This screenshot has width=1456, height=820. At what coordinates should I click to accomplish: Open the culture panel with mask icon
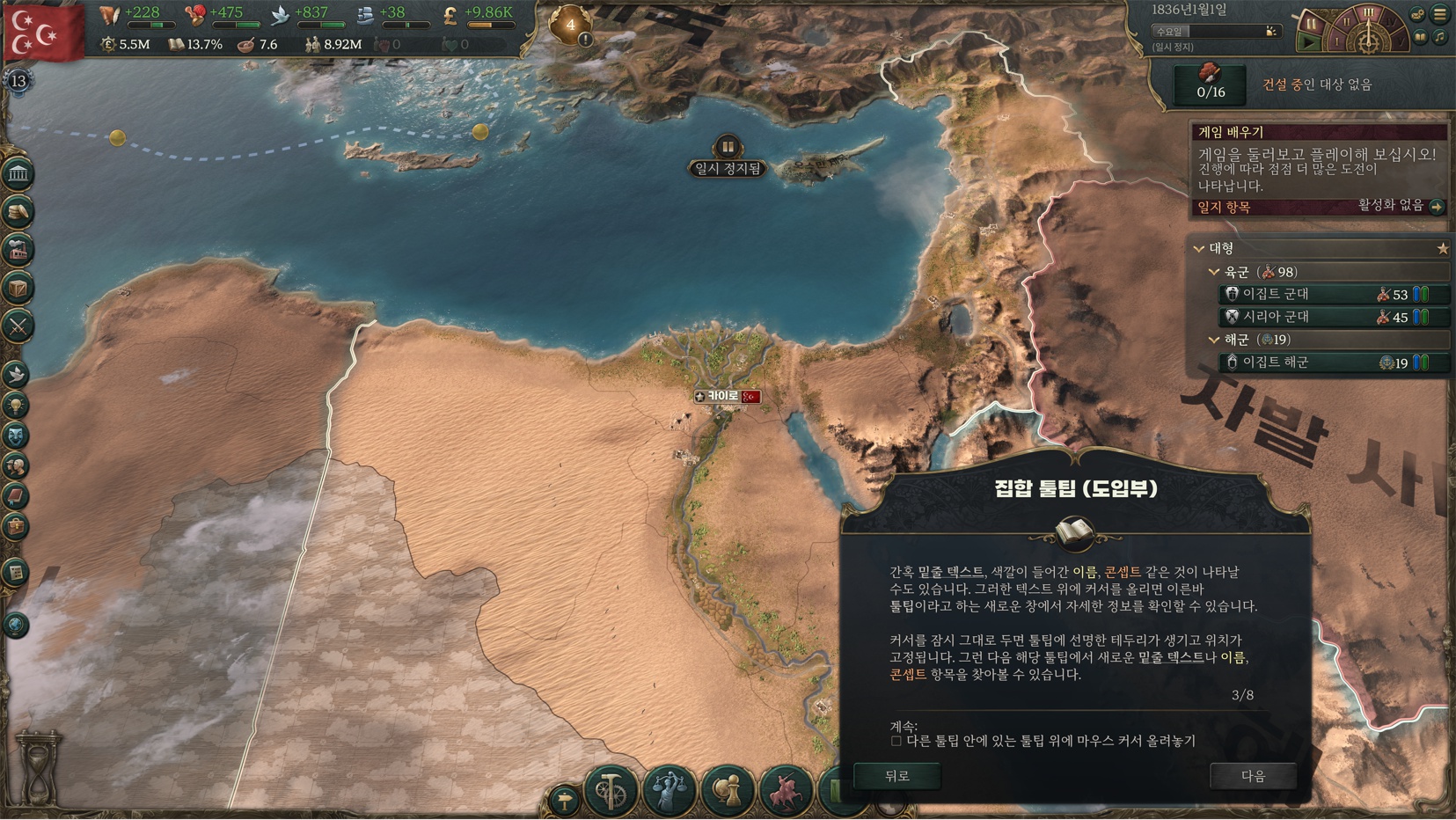(16, 436)
